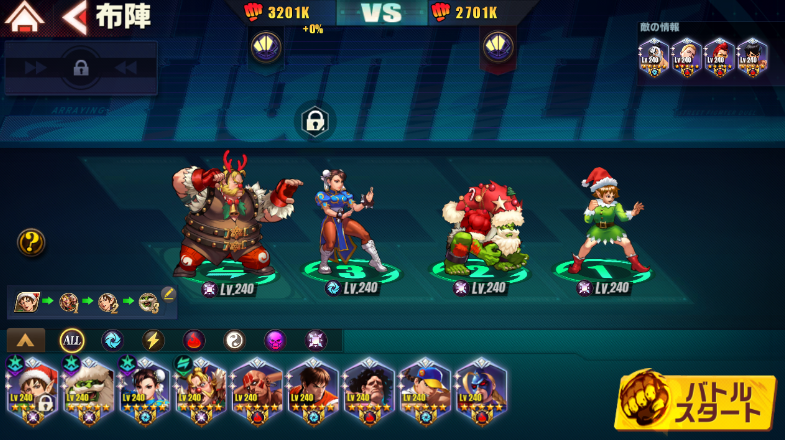This screenshot has width=785, height=440.
Task: Tap the player team's shell emblem icon
Action: 265,46
